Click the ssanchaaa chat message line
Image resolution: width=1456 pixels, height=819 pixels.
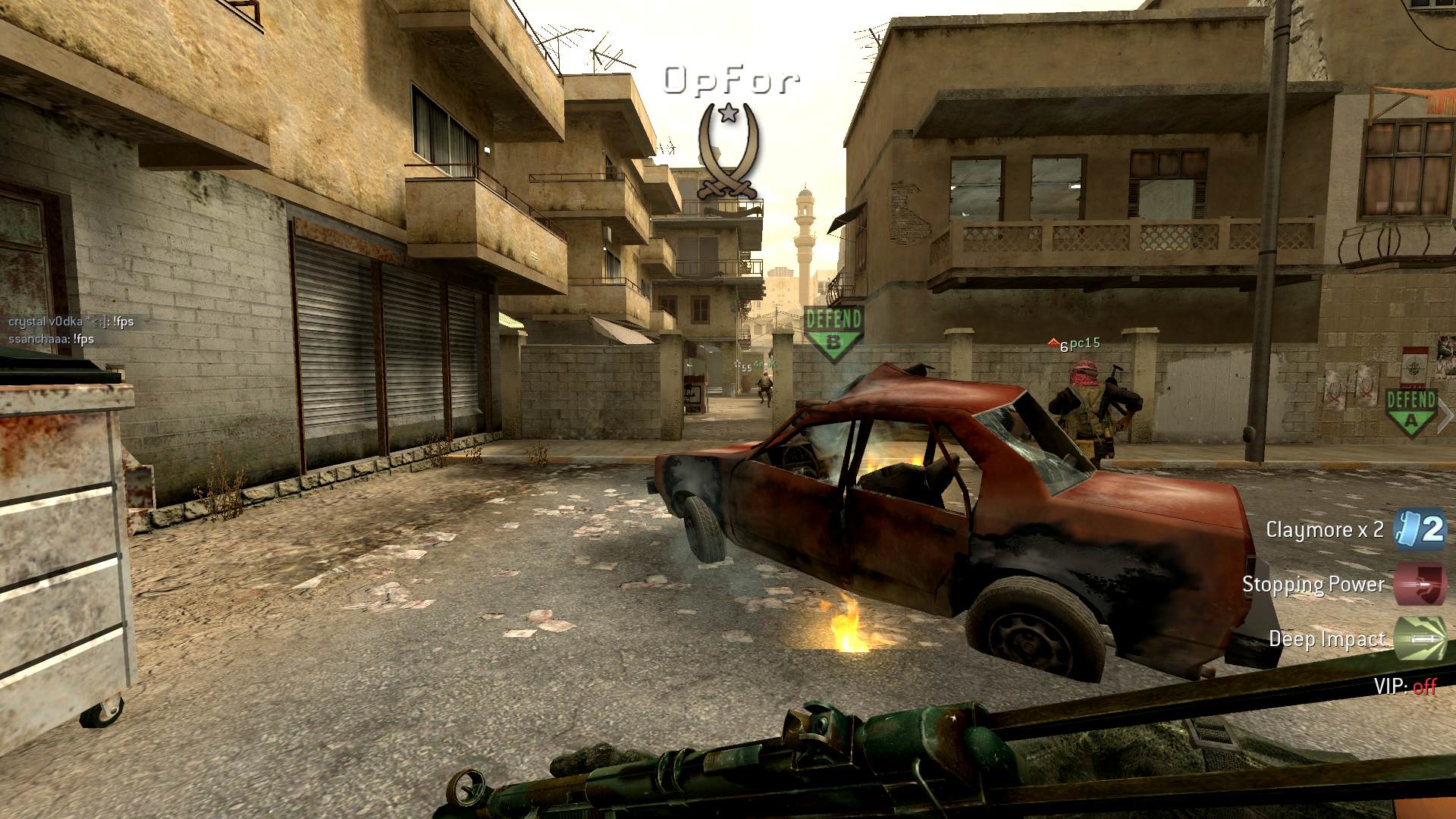(x=52, y=339)
